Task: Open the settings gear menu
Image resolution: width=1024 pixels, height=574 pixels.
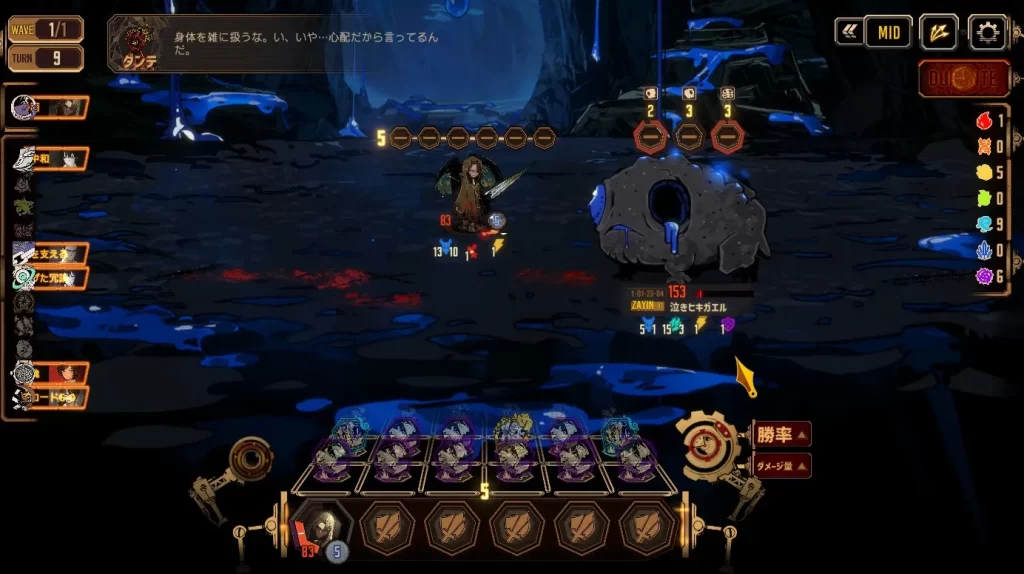Action: 987,32
